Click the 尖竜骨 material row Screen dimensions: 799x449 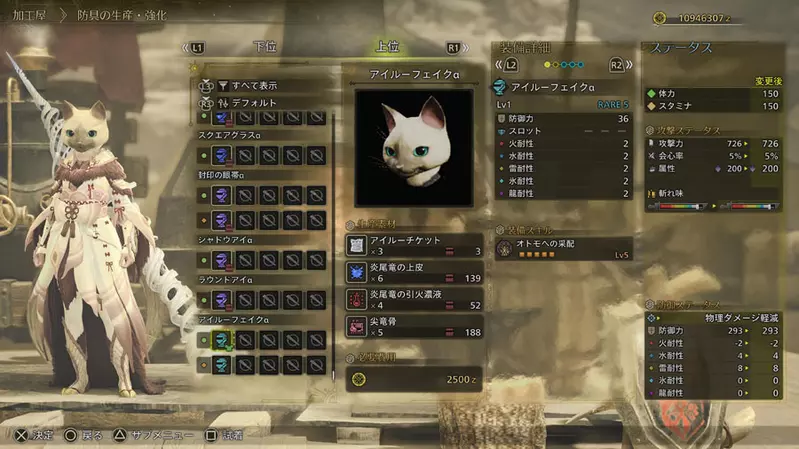tap(414, 326)
